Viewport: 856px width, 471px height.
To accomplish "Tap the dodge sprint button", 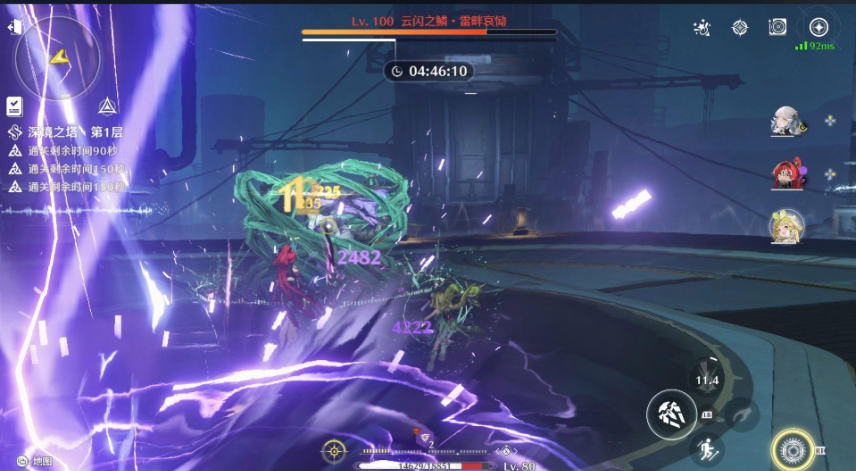I will 706,449.
